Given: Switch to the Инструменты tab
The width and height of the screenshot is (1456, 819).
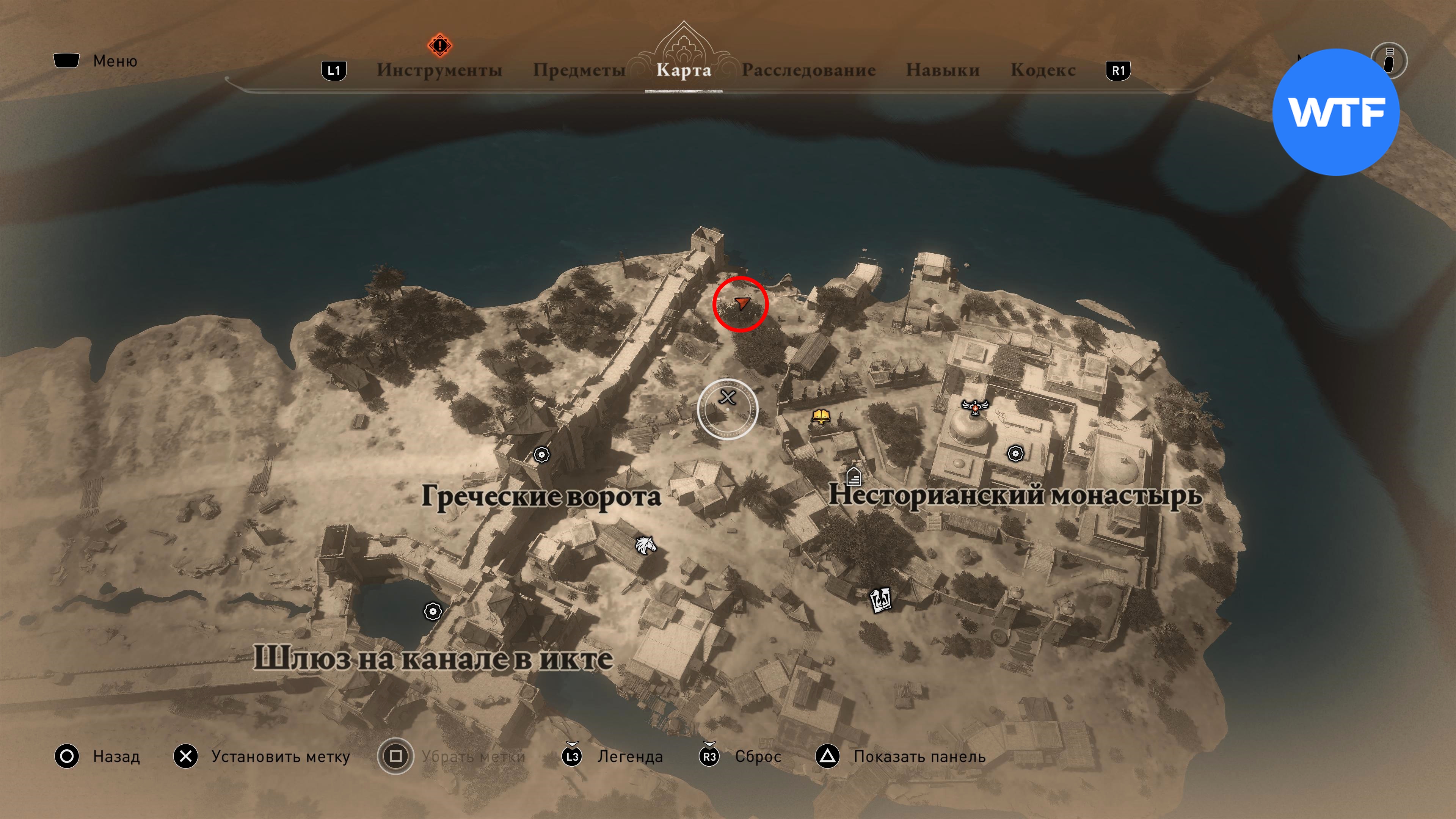Looking at the screenshot, I should point(439,70).
